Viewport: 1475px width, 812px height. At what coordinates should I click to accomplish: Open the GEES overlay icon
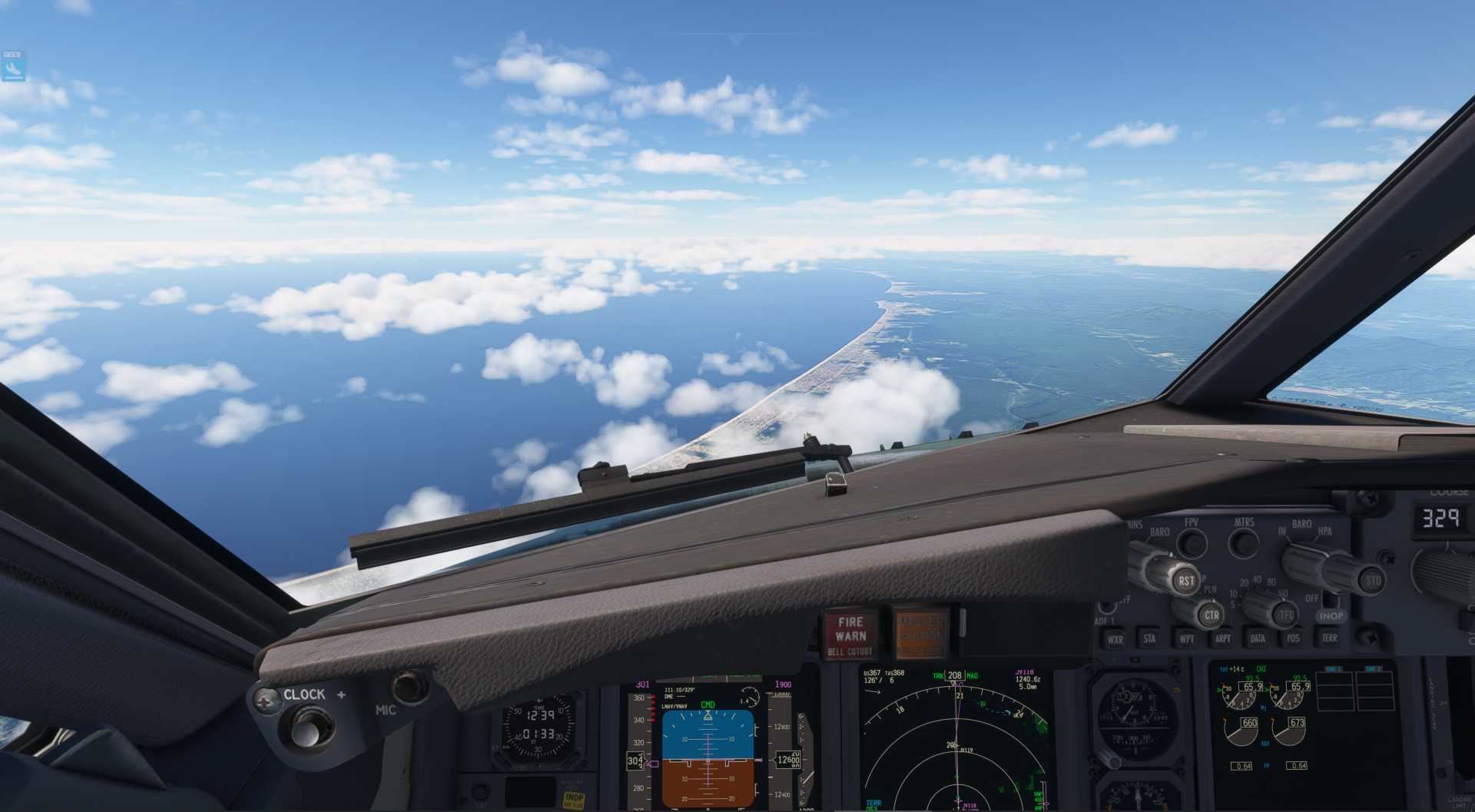point(13,66)
